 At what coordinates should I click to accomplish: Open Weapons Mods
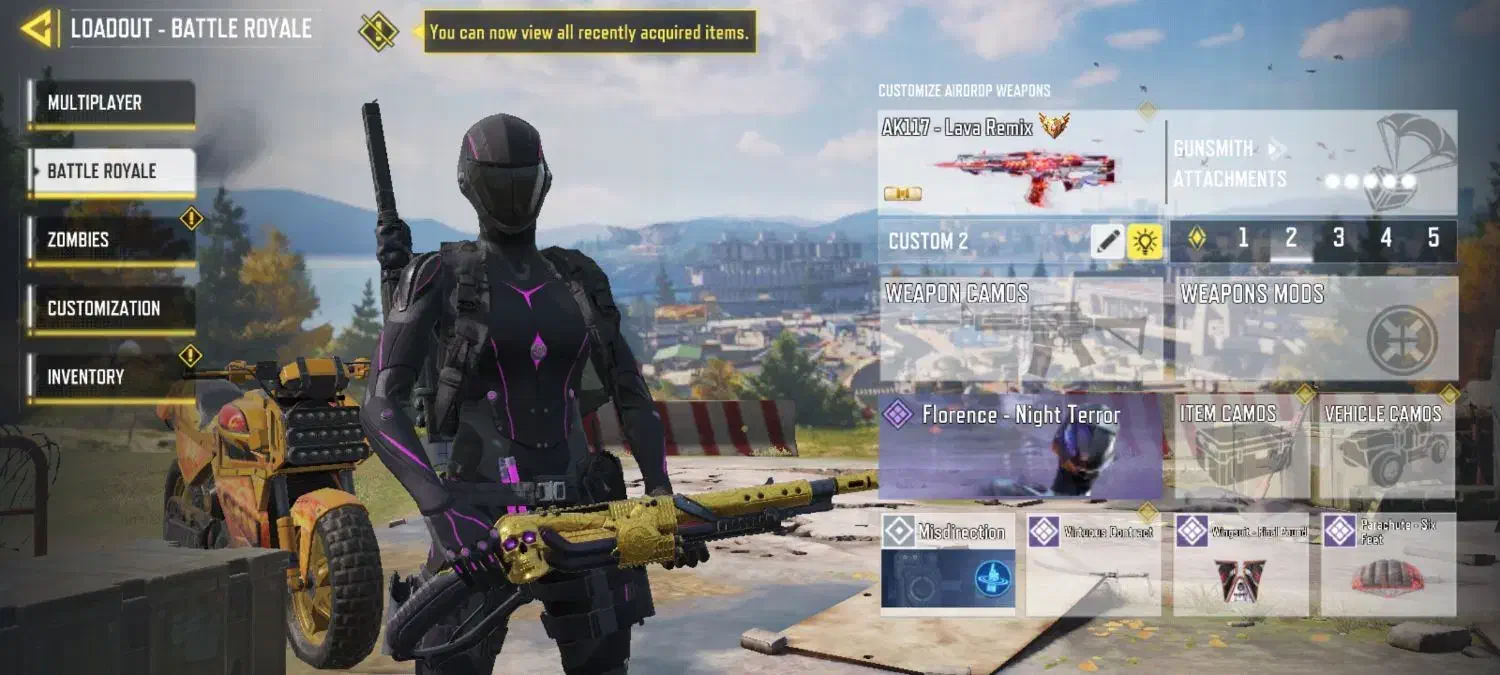pos(1314,329)
